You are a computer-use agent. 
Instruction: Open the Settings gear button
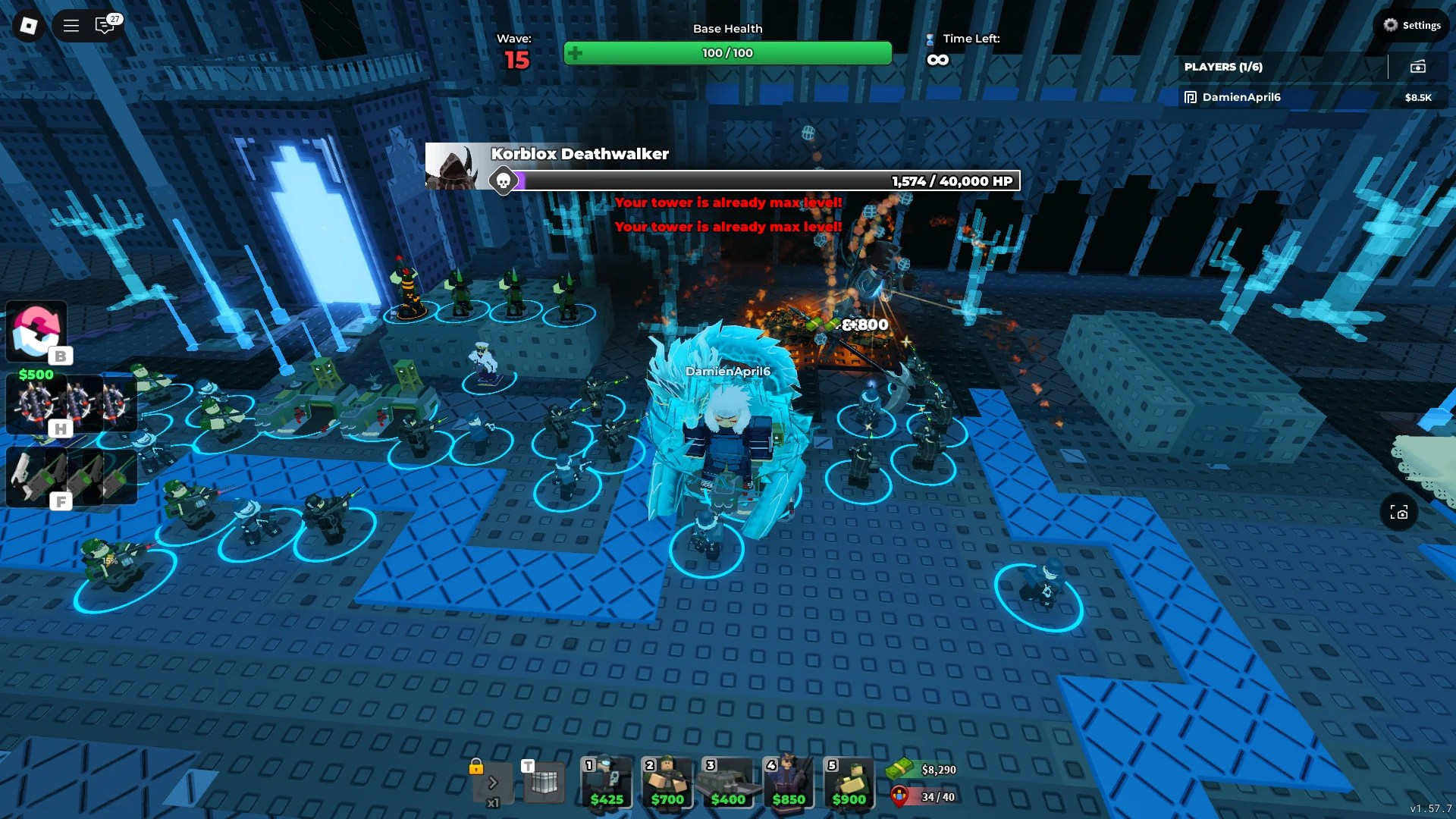1412,25
